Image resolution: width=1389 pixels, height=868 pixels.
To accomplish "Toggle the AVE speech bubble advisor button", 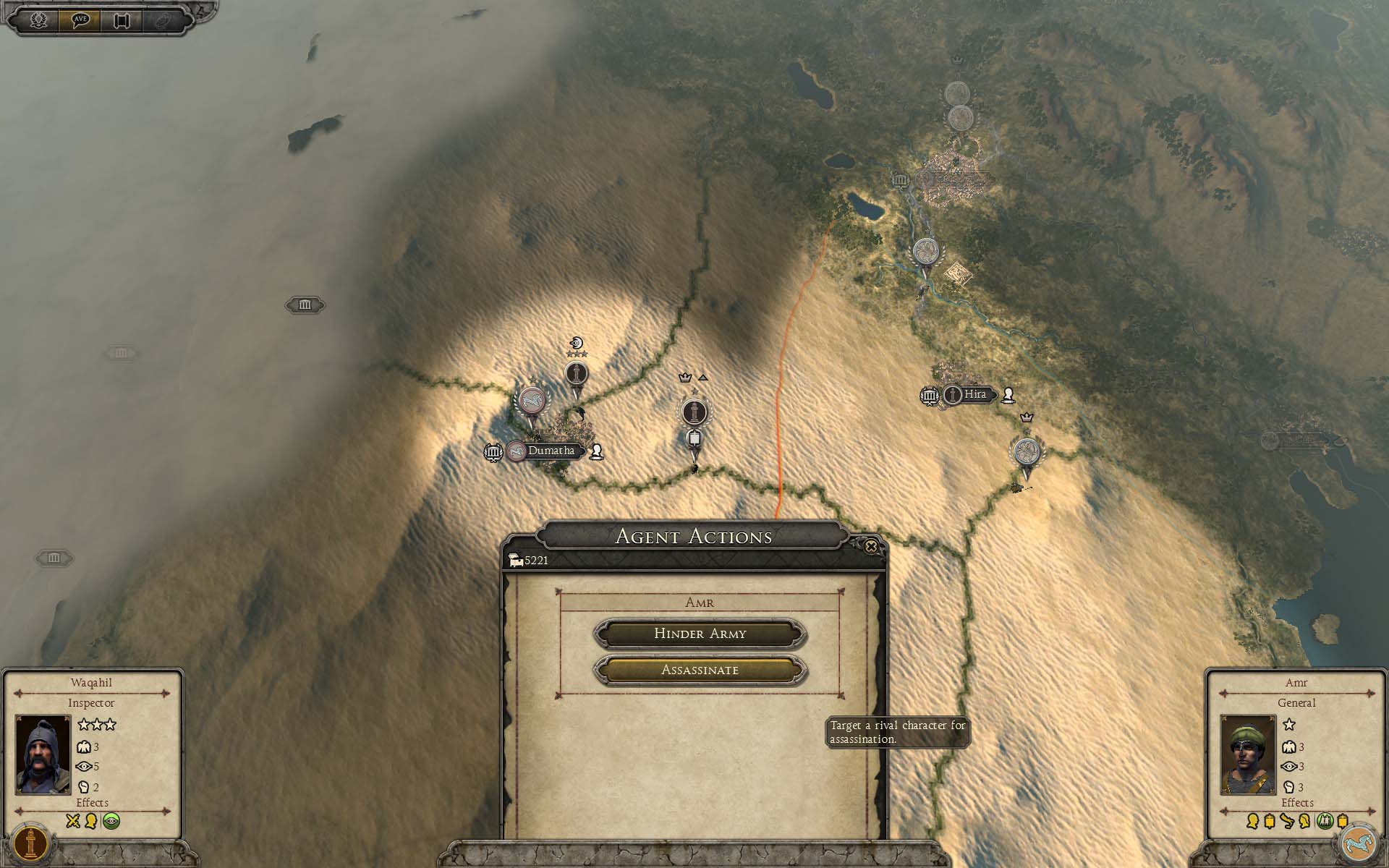I will point(80,20).
